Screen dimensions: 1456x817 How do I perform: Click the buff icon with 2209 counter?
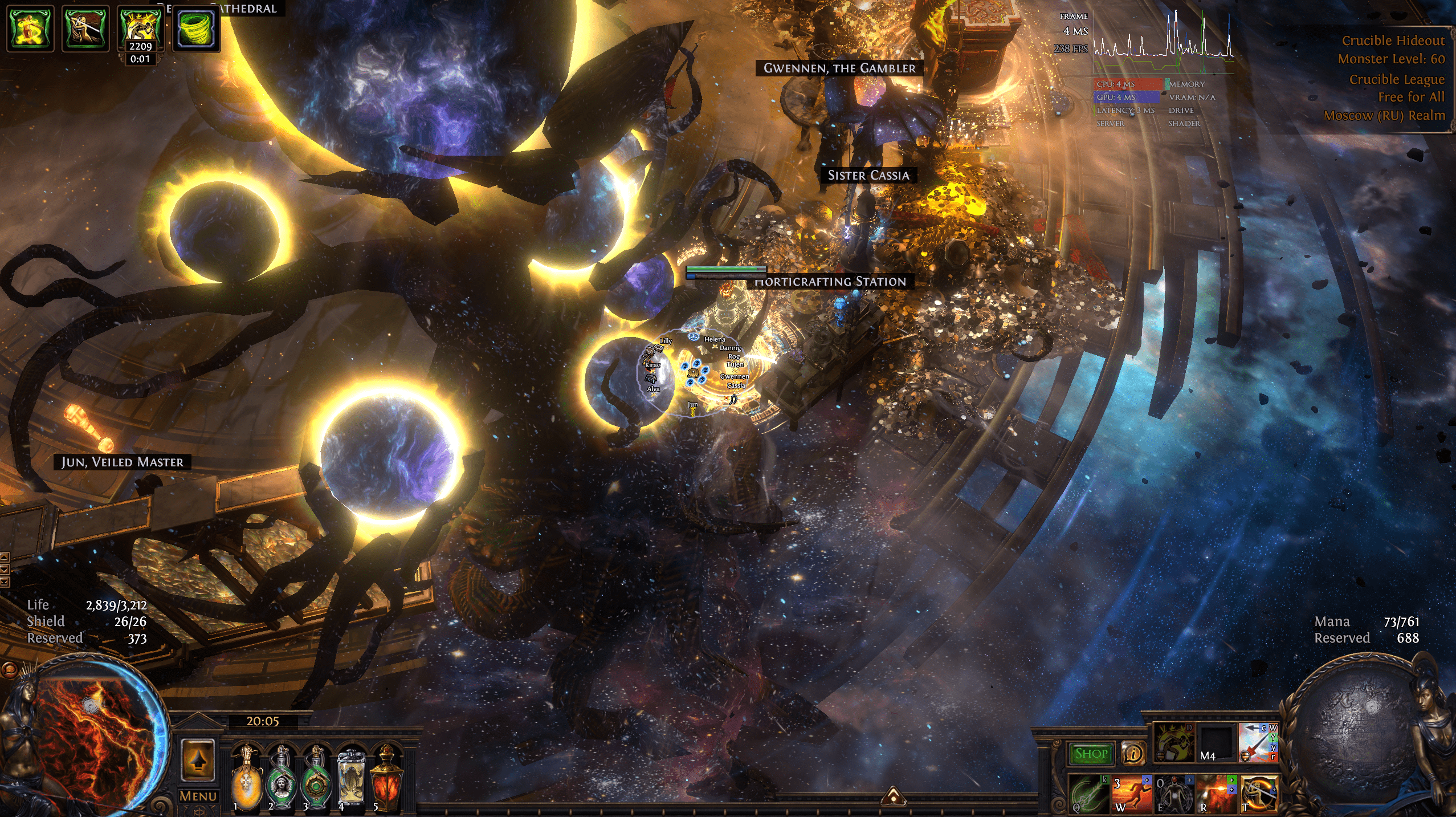coord(140,26)
